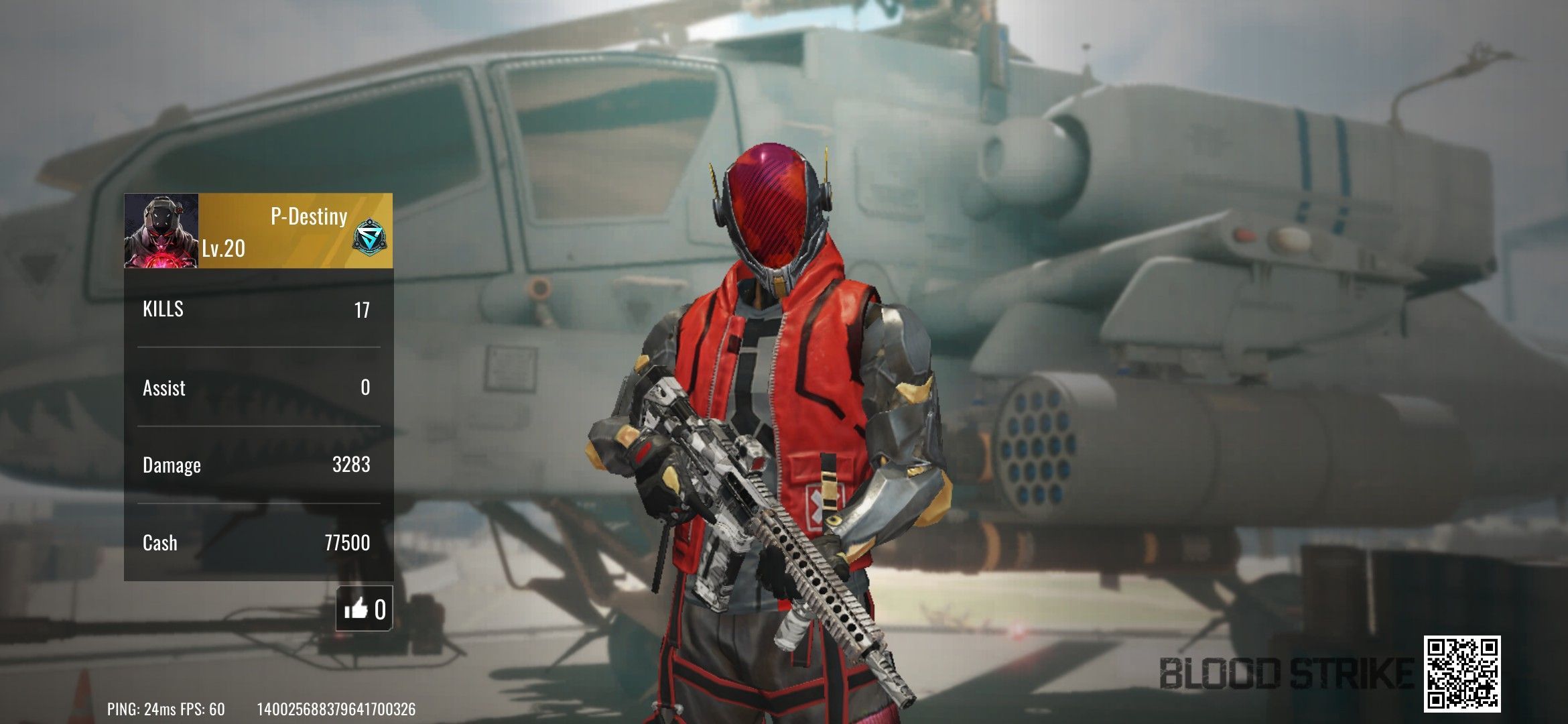
Task: Tap the P-Destiny name banner
Action: click(x=308, y=217)
